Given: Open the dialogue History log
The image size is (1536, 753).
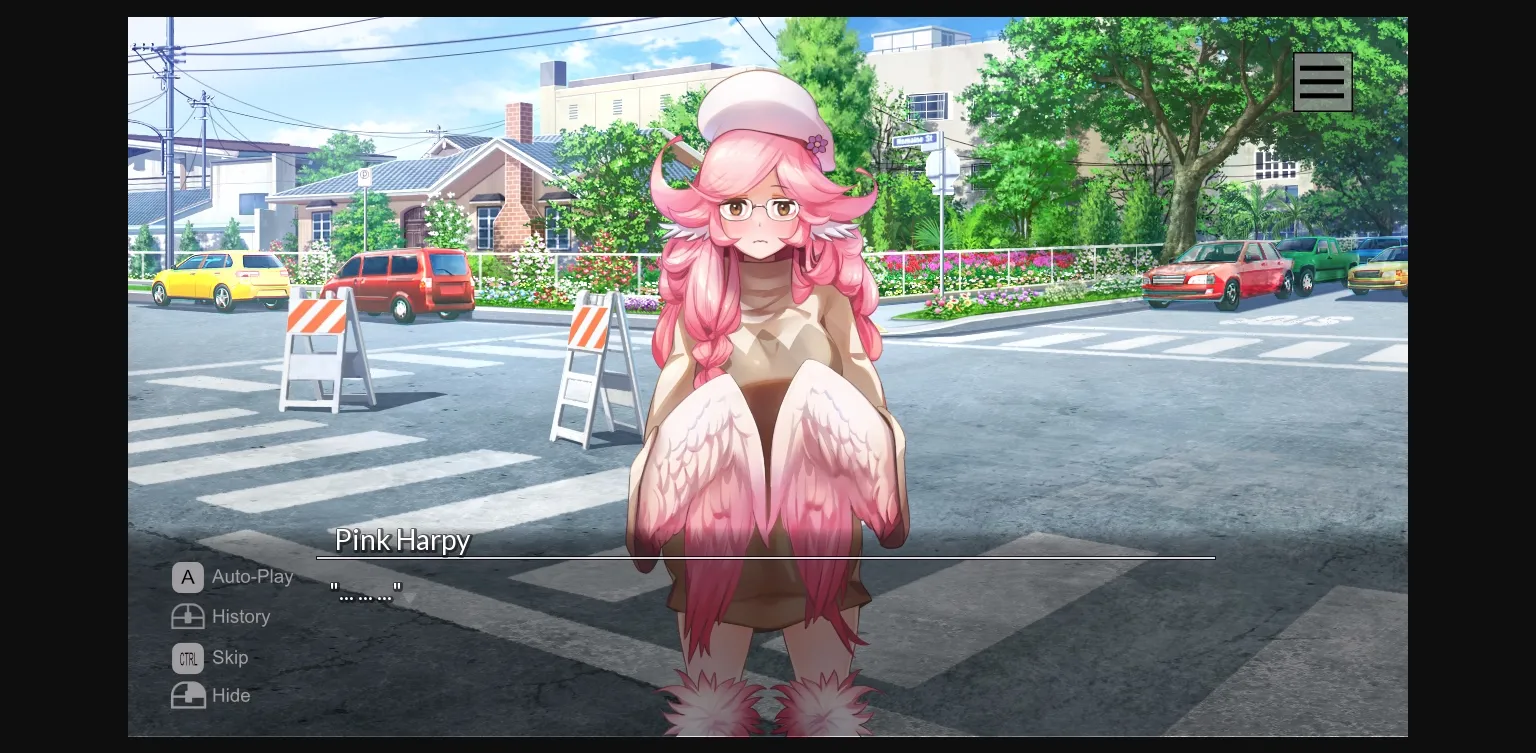Looking at the screenshot, I should click(x=241, y=617).
